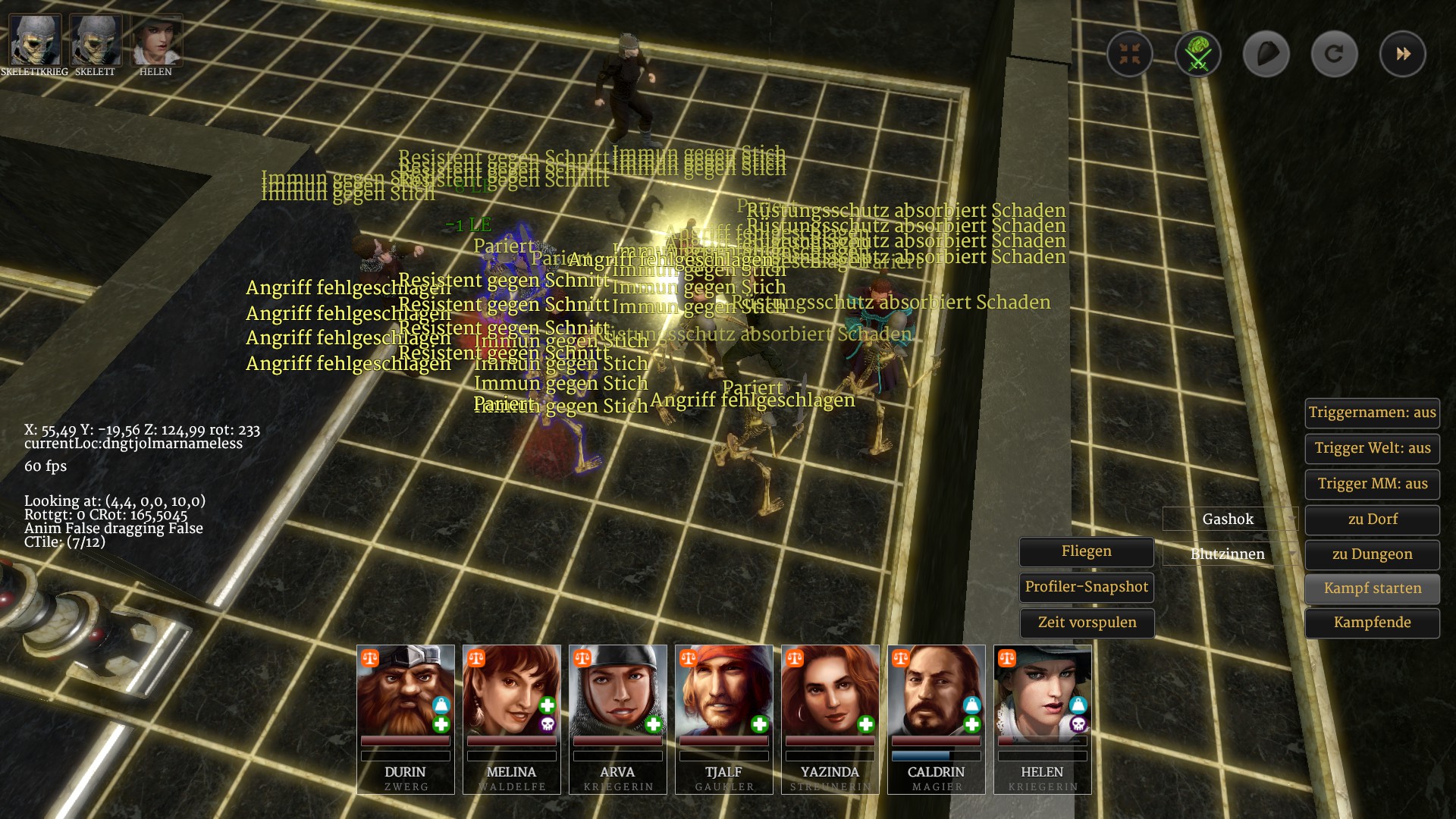The width and height of the screenshot is (1456, 819).
Task: Open the Blutzinnen dungeon dropdown
Action: (x=1229, y=554)
